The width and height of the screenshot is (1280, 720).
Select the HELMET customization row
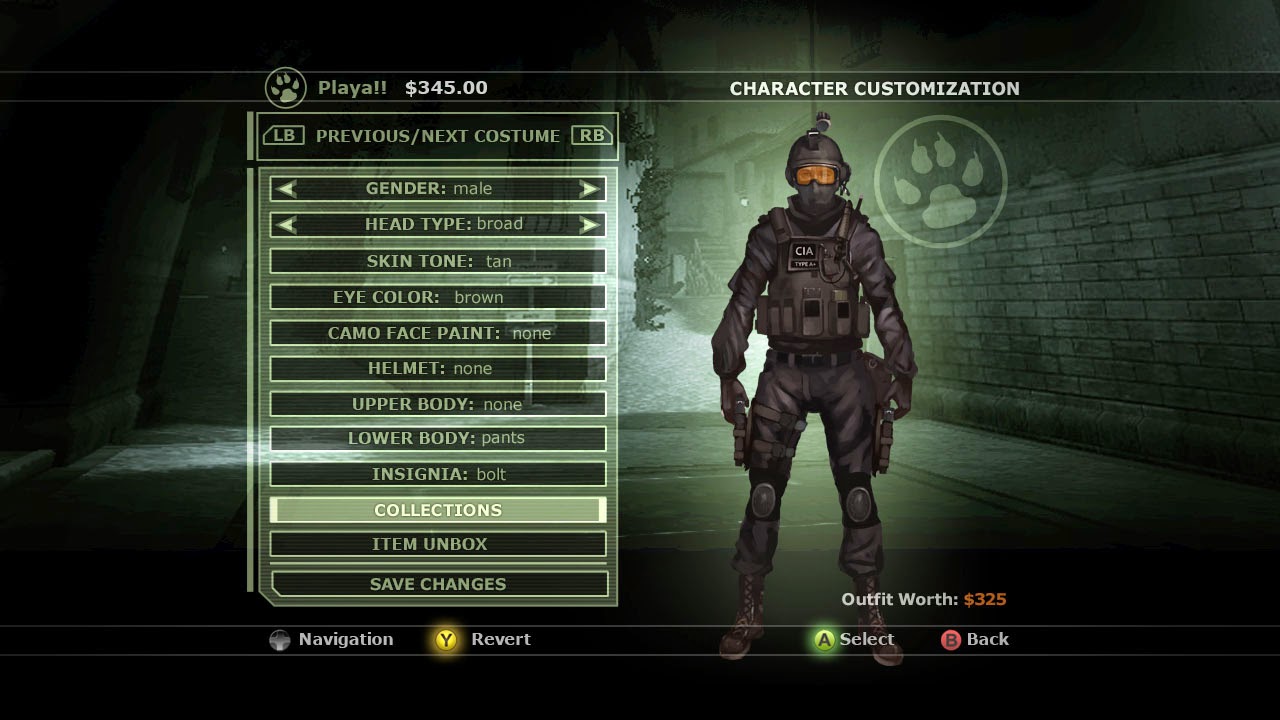click(437, 368)
